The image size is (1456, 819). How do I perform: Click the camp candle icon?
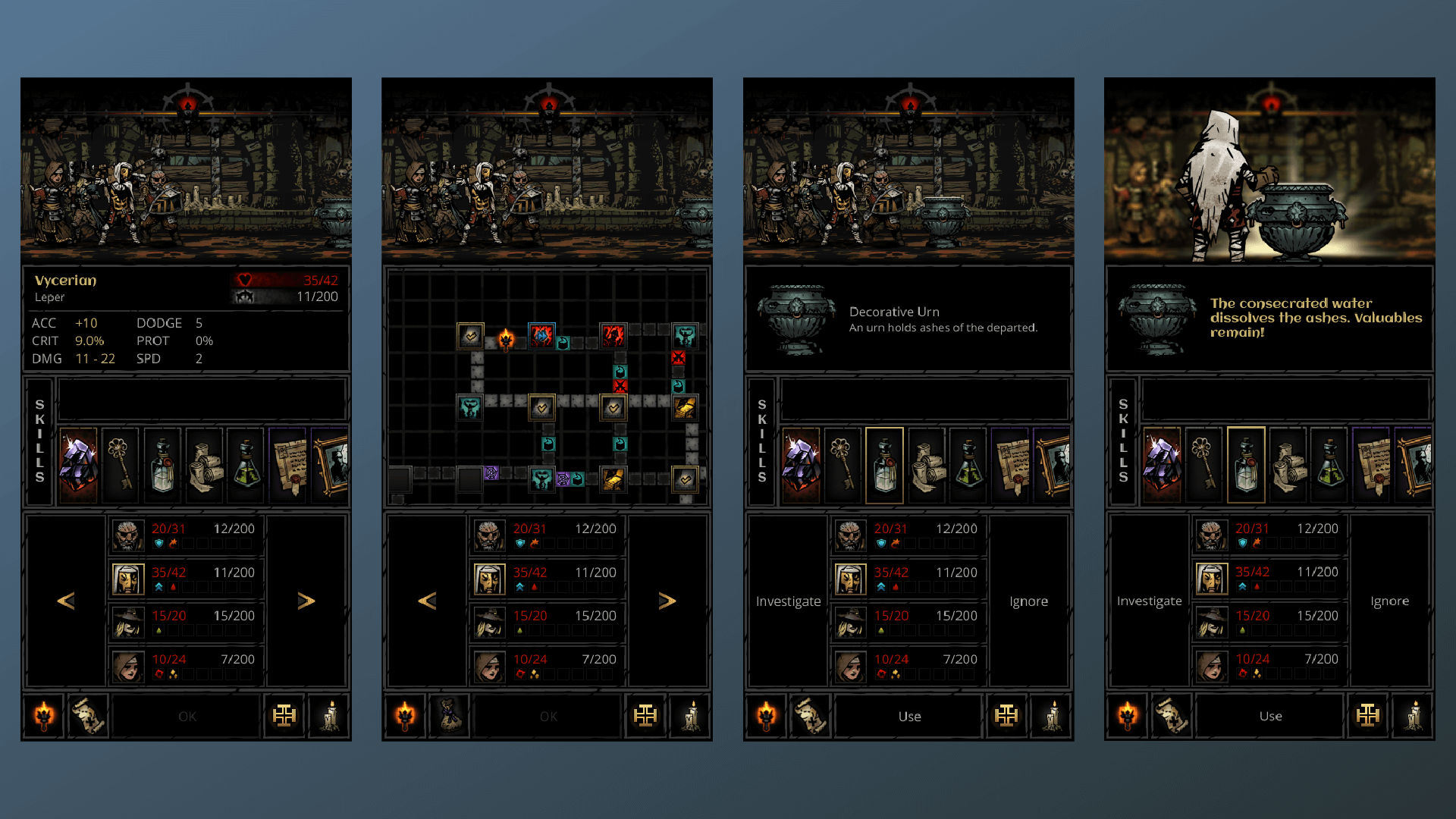328,716
